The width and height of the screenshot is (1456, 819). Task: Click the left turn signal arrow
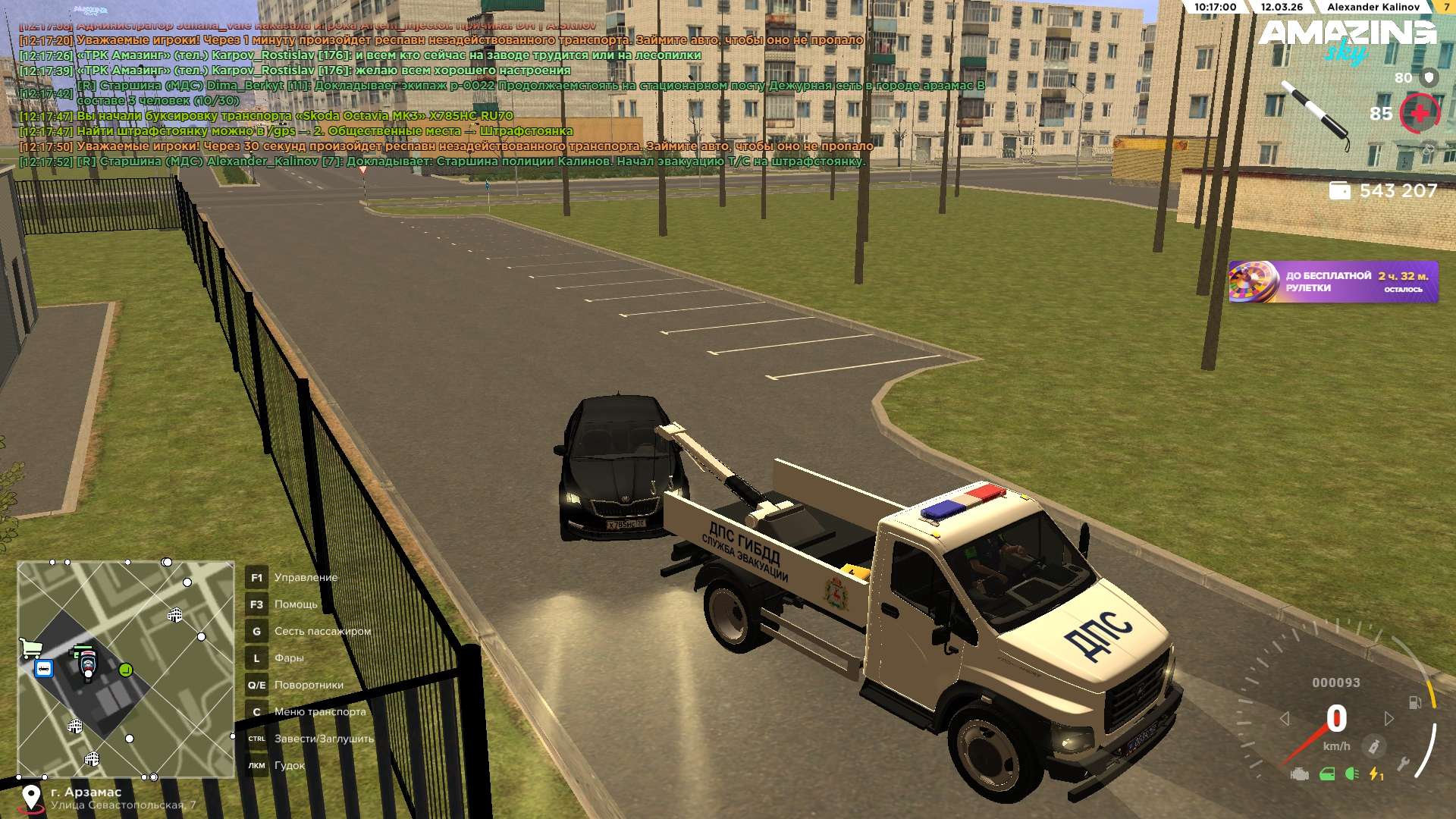point(1285,718)
